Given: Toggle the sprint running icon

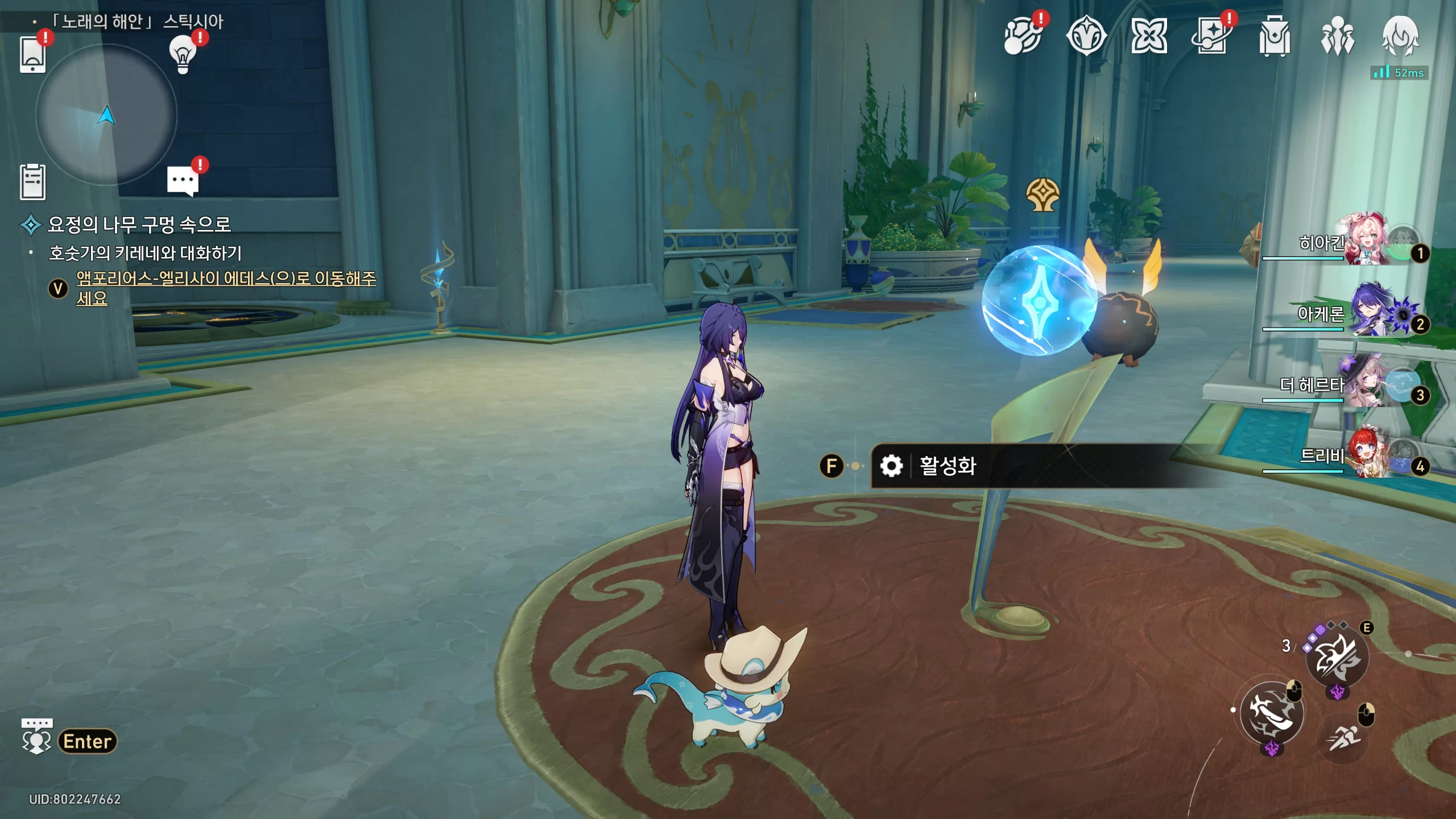Looking at the screenshot, I should pos(1344,738).
